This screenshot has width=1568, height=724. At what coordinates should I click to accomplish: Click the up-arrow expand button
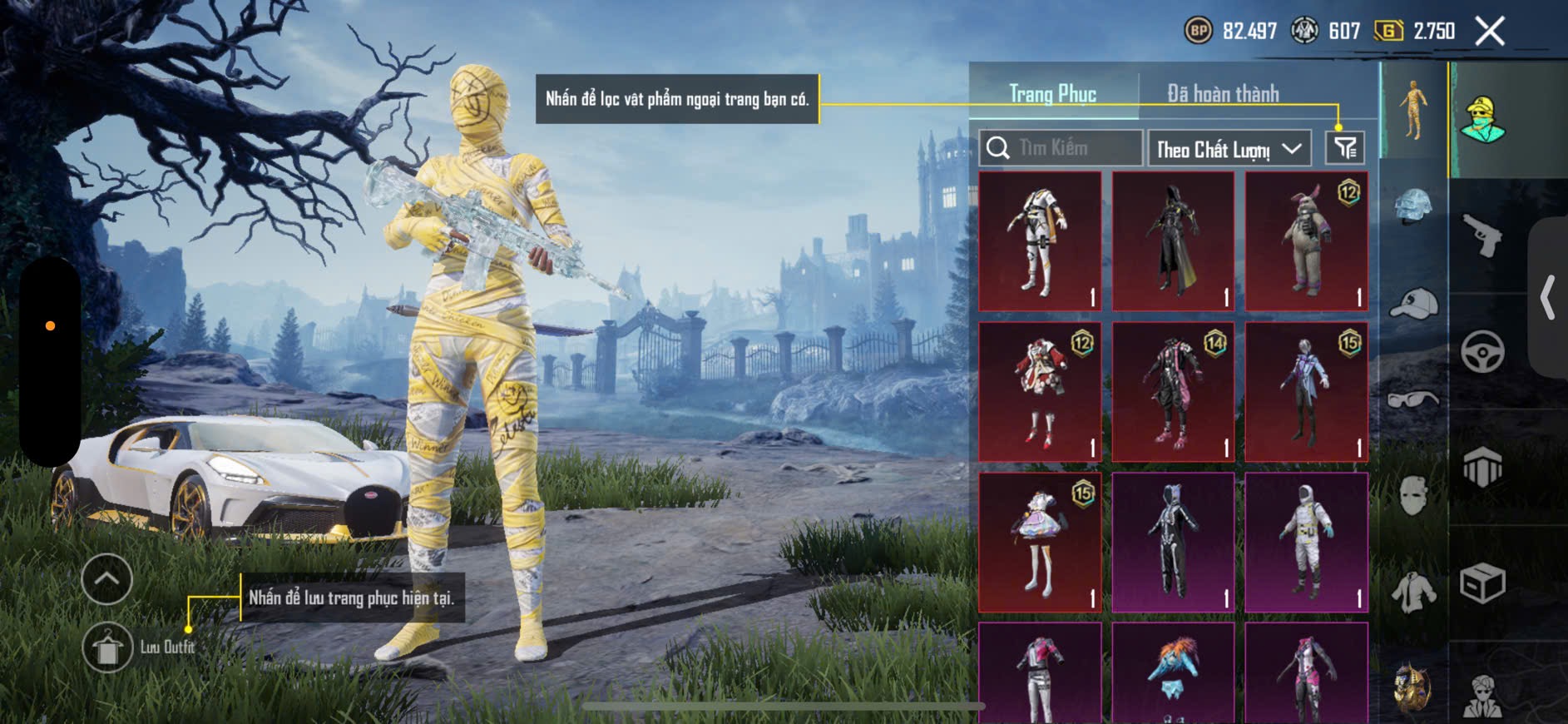pyautogui.click(x=107, y=578)
